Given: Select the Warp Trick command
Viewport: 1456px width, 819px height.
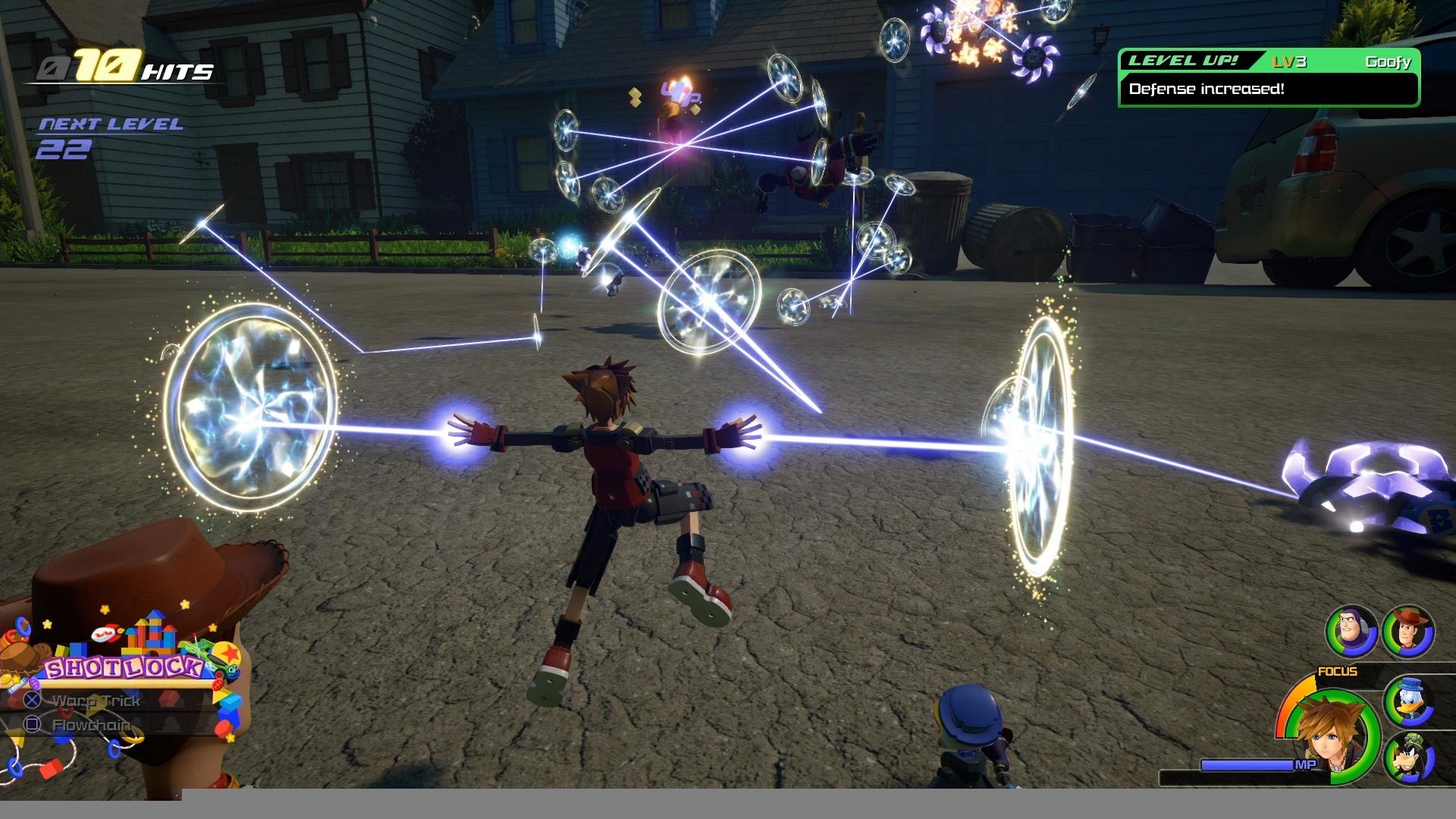Looking at the screenshot, I should click(x=96, y=701).
